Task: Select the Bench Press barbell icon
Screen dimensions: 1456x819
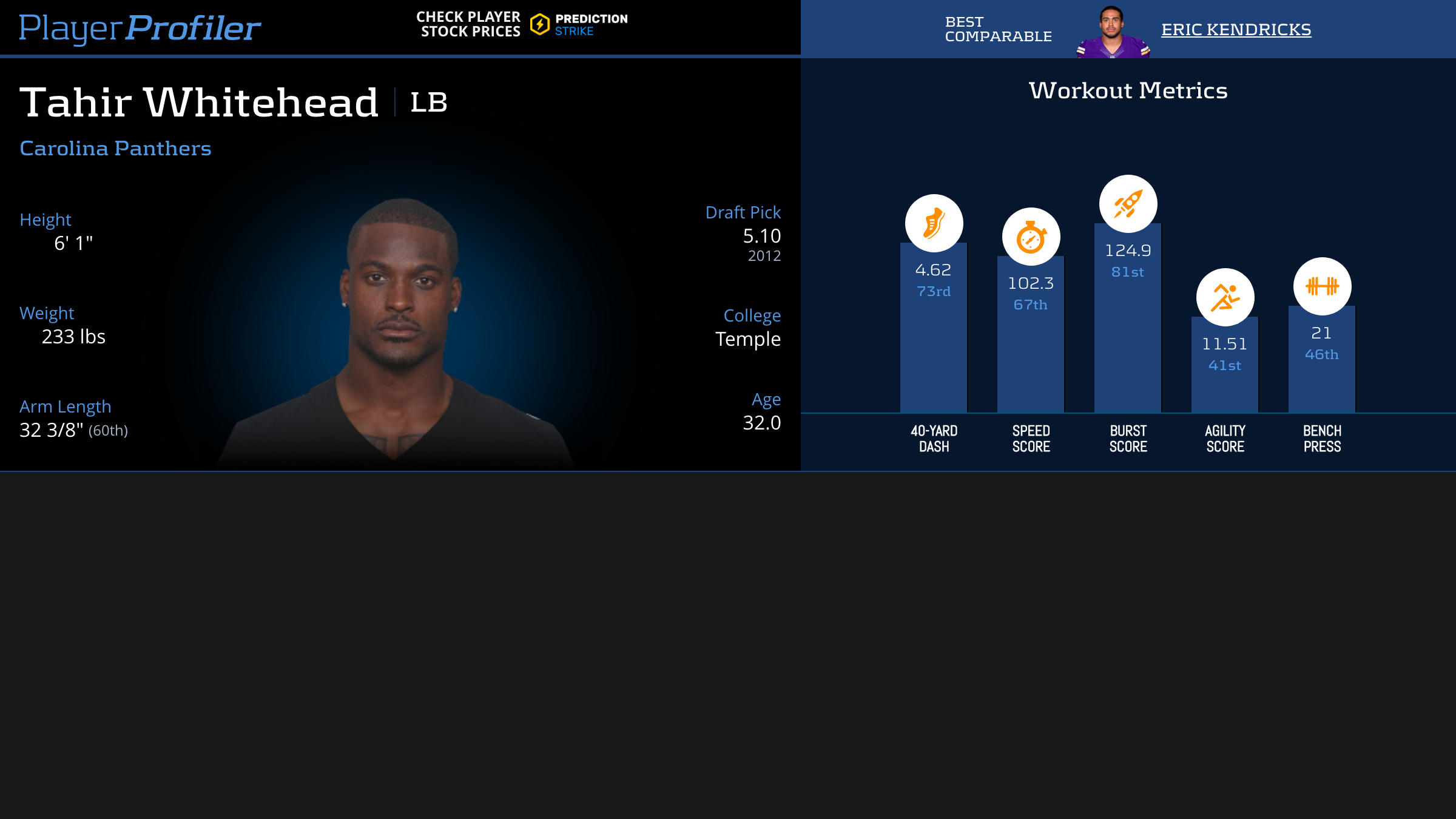Action: (x=1322, y=286)
